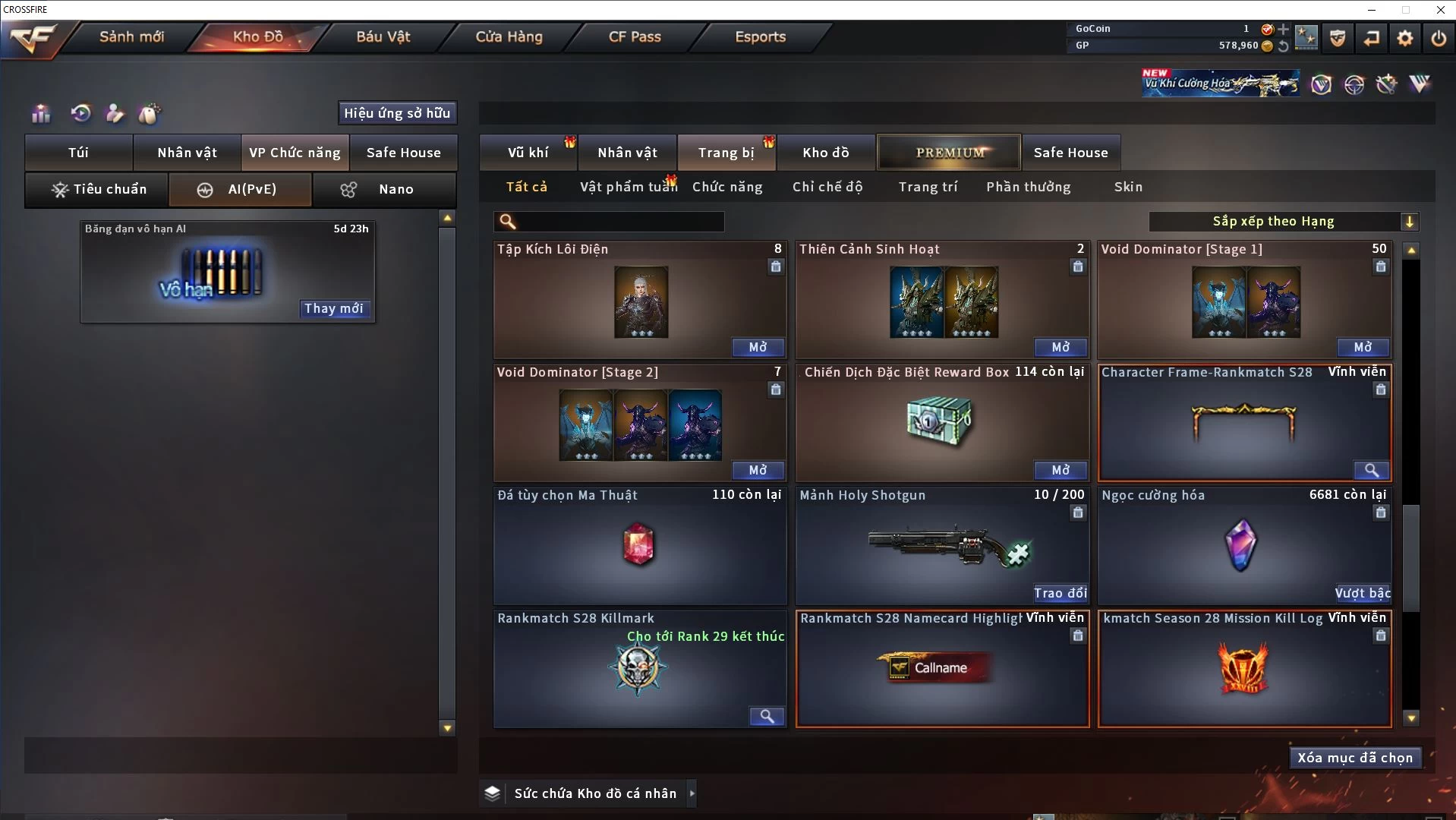Image resolution: width=1456 pixels, height=820 pixels.
Task: Select the Rankmatch S28 Namecard Callname item
Action: 942,669
